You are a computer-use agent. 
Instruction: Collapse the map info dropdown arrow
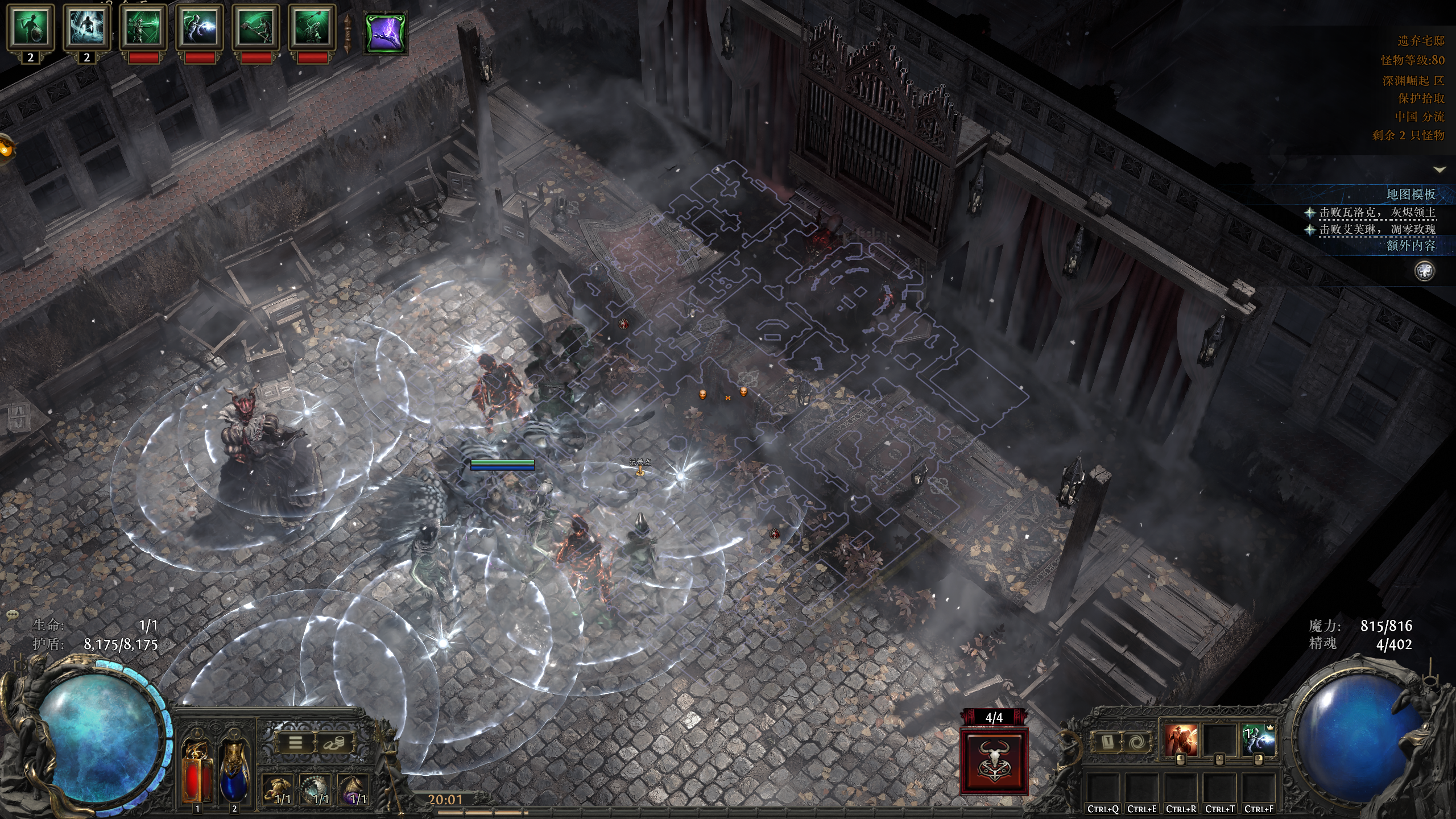tap(1440, 169)
